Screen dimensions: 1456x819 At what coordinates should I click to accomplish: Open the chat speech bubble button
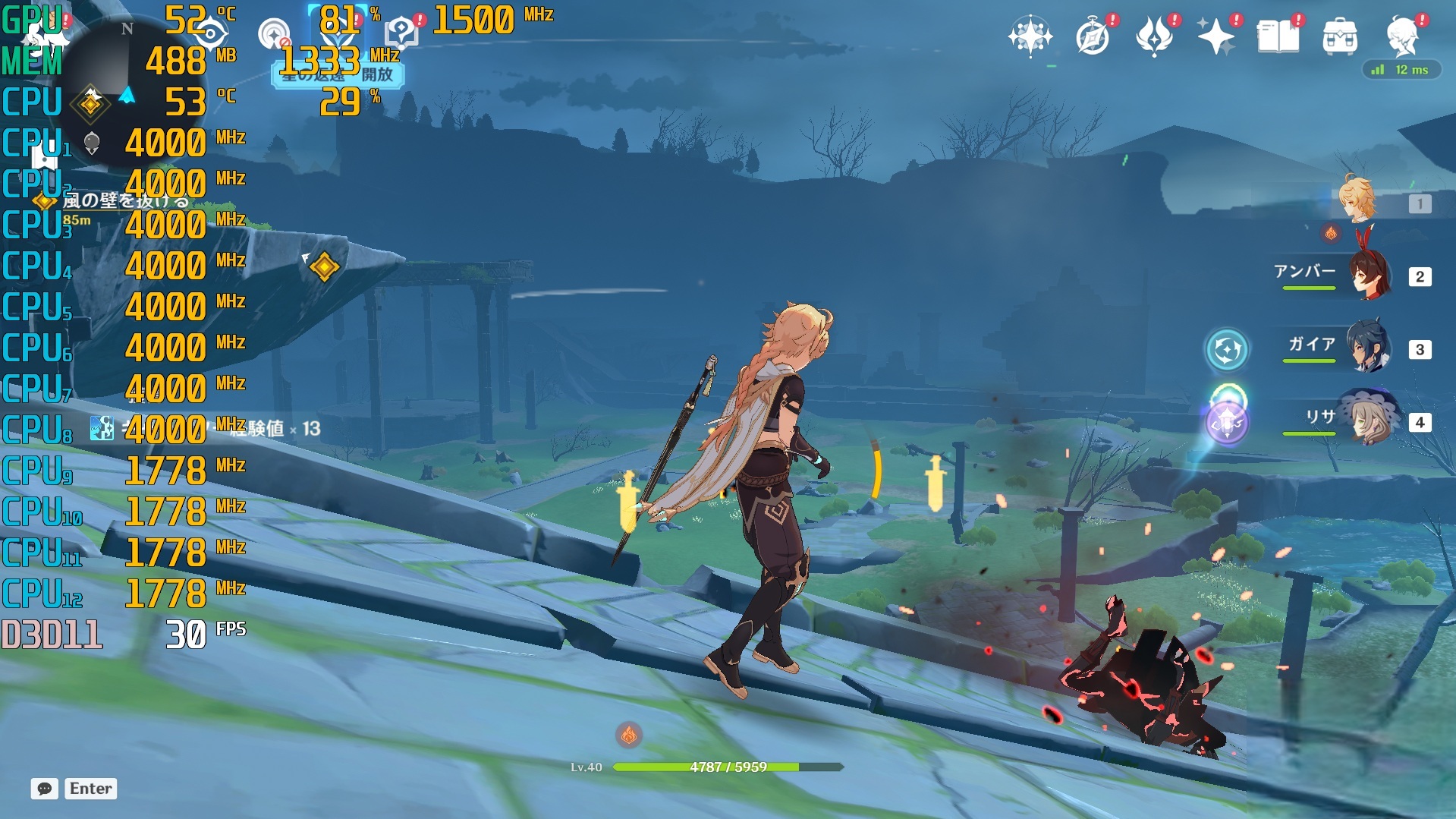(45, 789)
